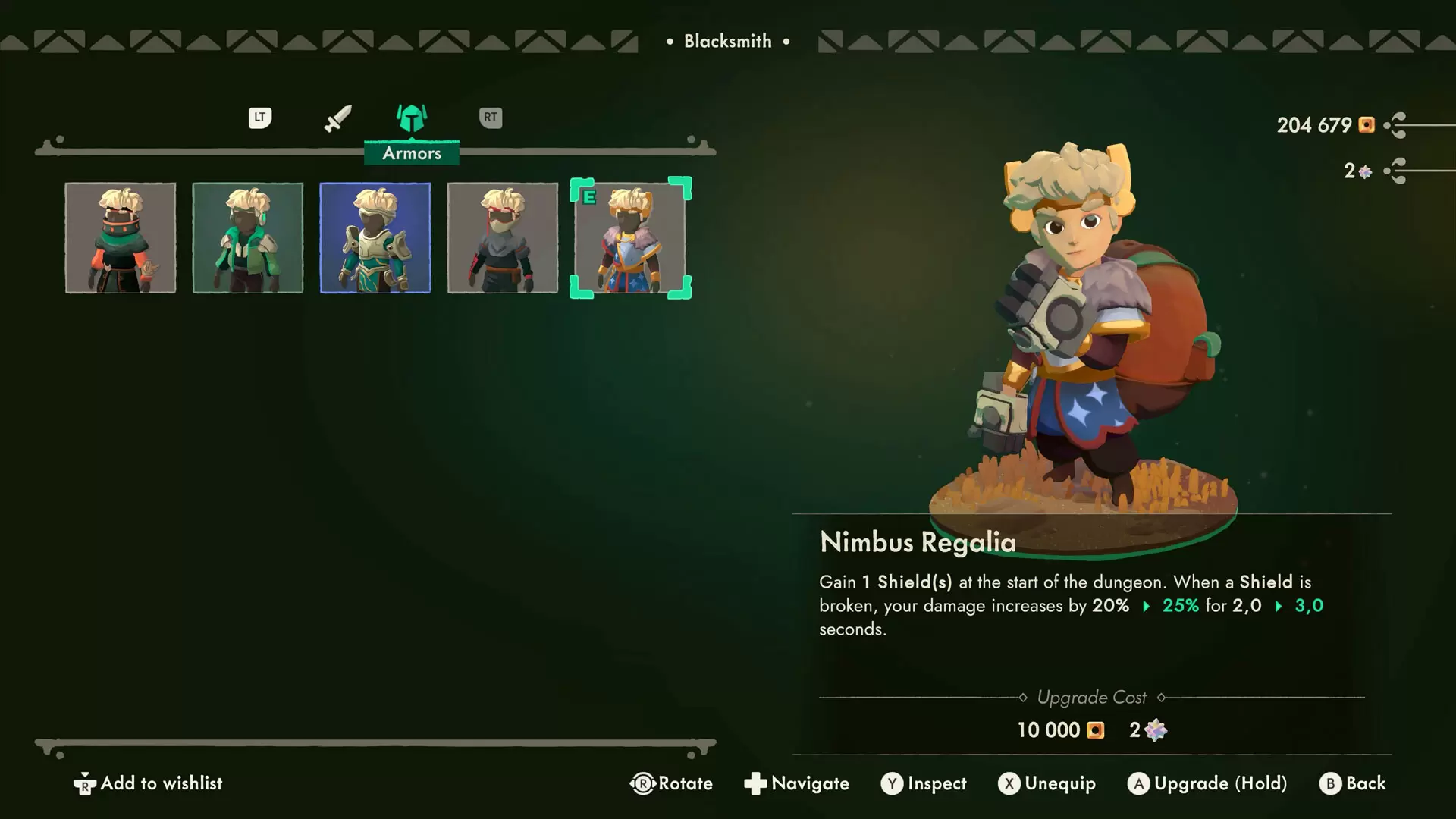Add the armor to wishlist
The height and width of the screenshot is (819, 1456).
pyautogui.click(x=149, y=783)
